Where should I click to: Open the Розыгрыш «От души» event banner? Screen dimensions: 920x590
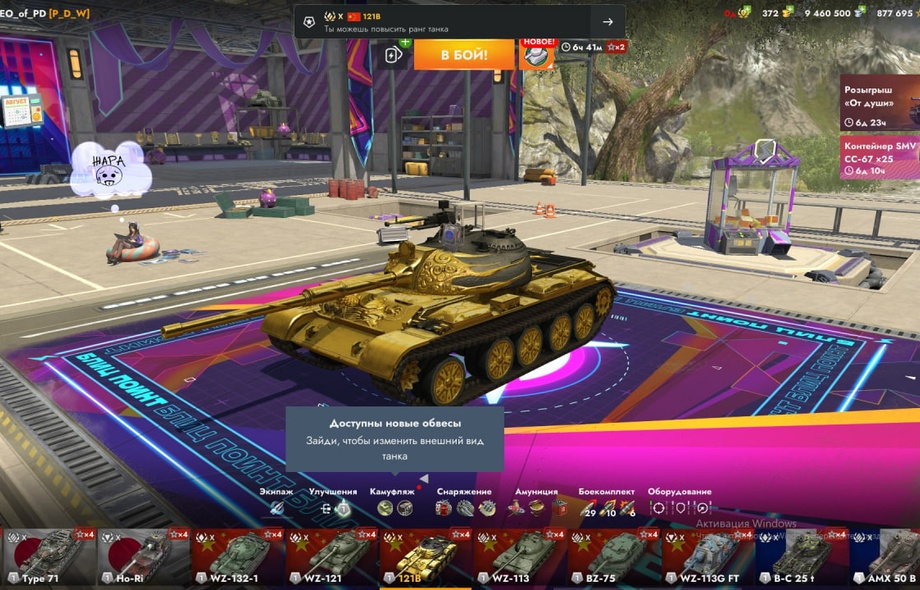pos(879,103)
